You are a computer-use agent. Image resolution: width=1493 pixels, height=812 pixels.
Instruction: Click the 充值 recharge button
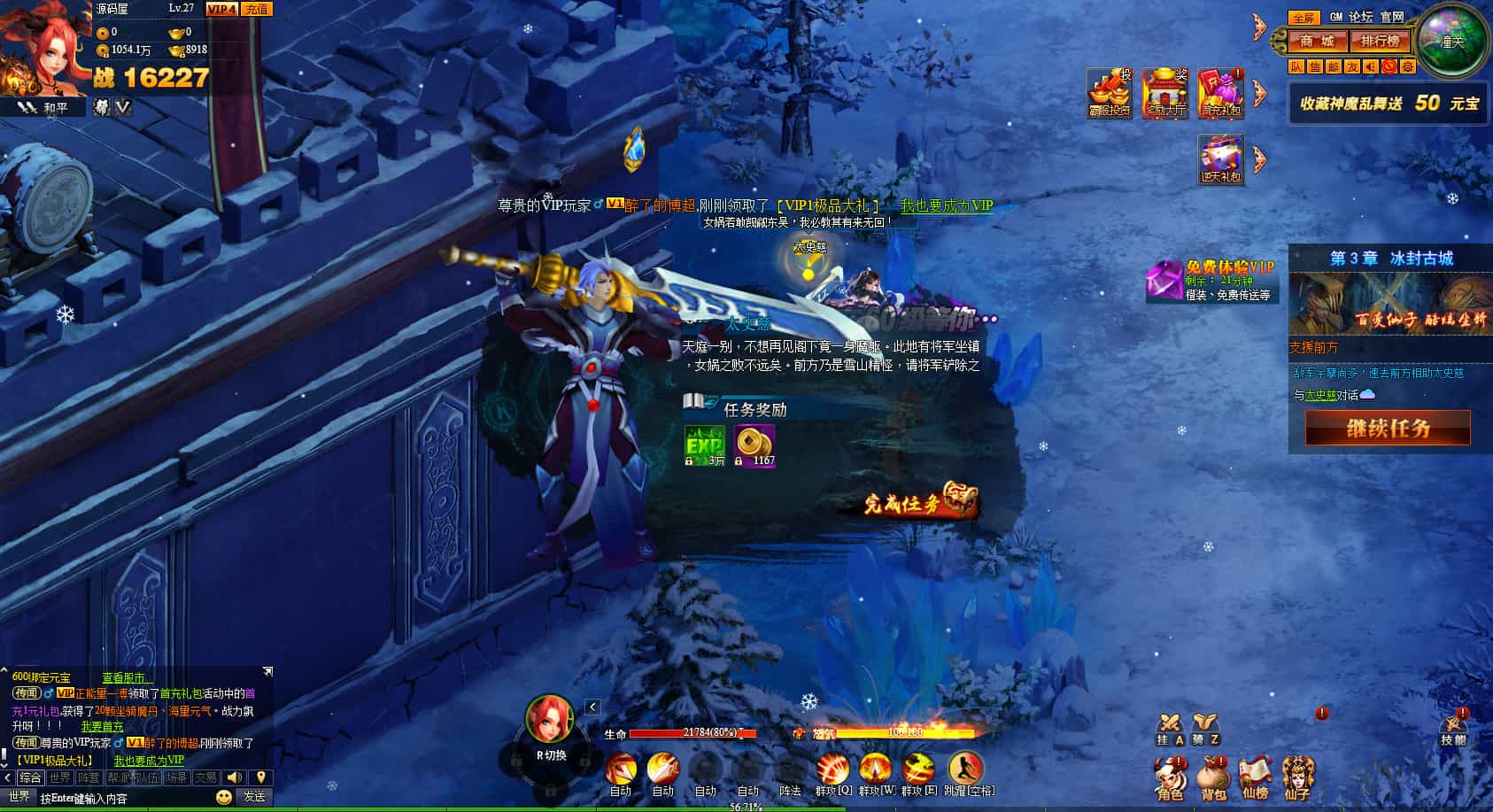[256, 9]
